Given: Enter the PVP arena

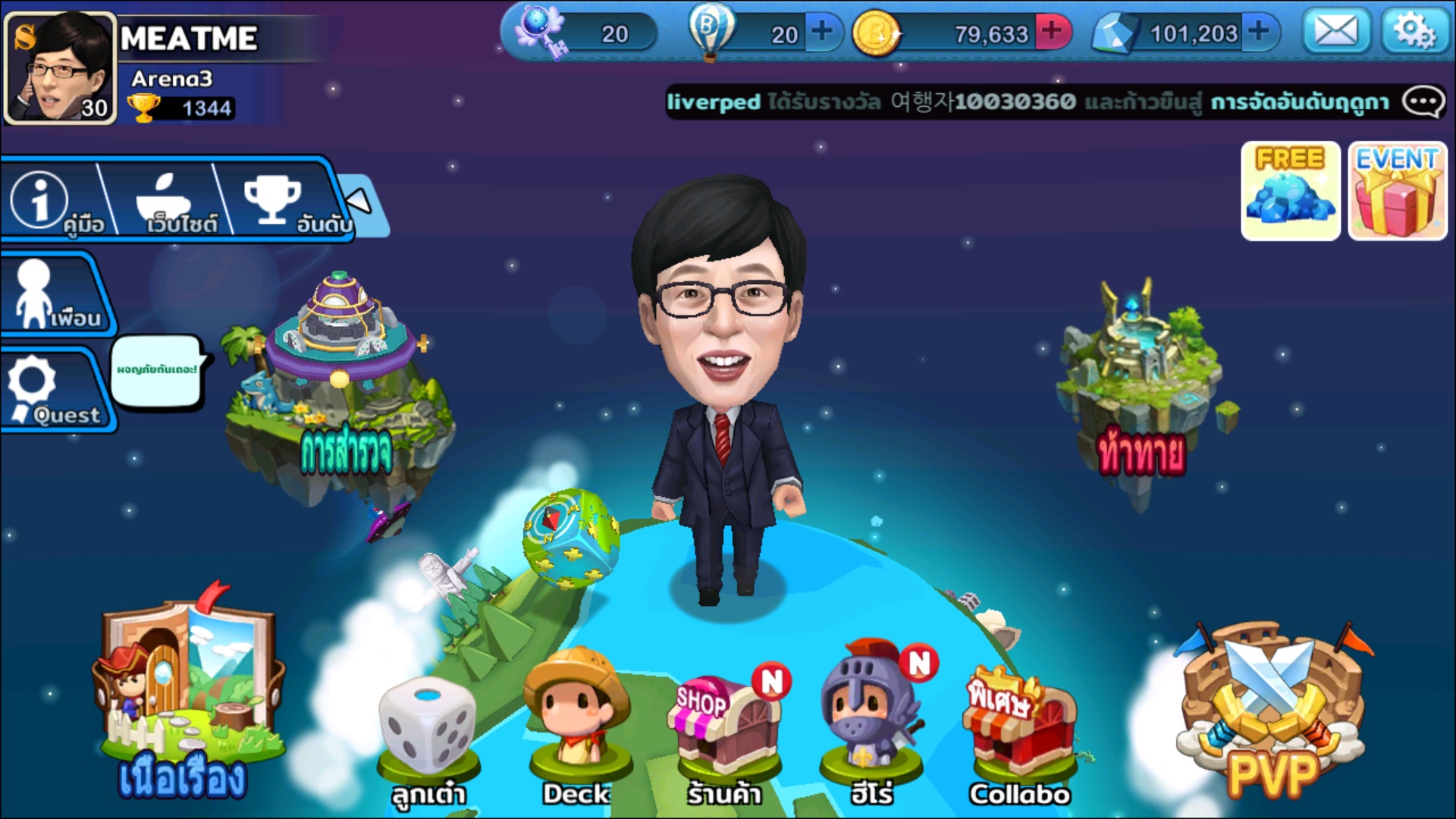Looking at the screenshot, I should pos(1272,709).
